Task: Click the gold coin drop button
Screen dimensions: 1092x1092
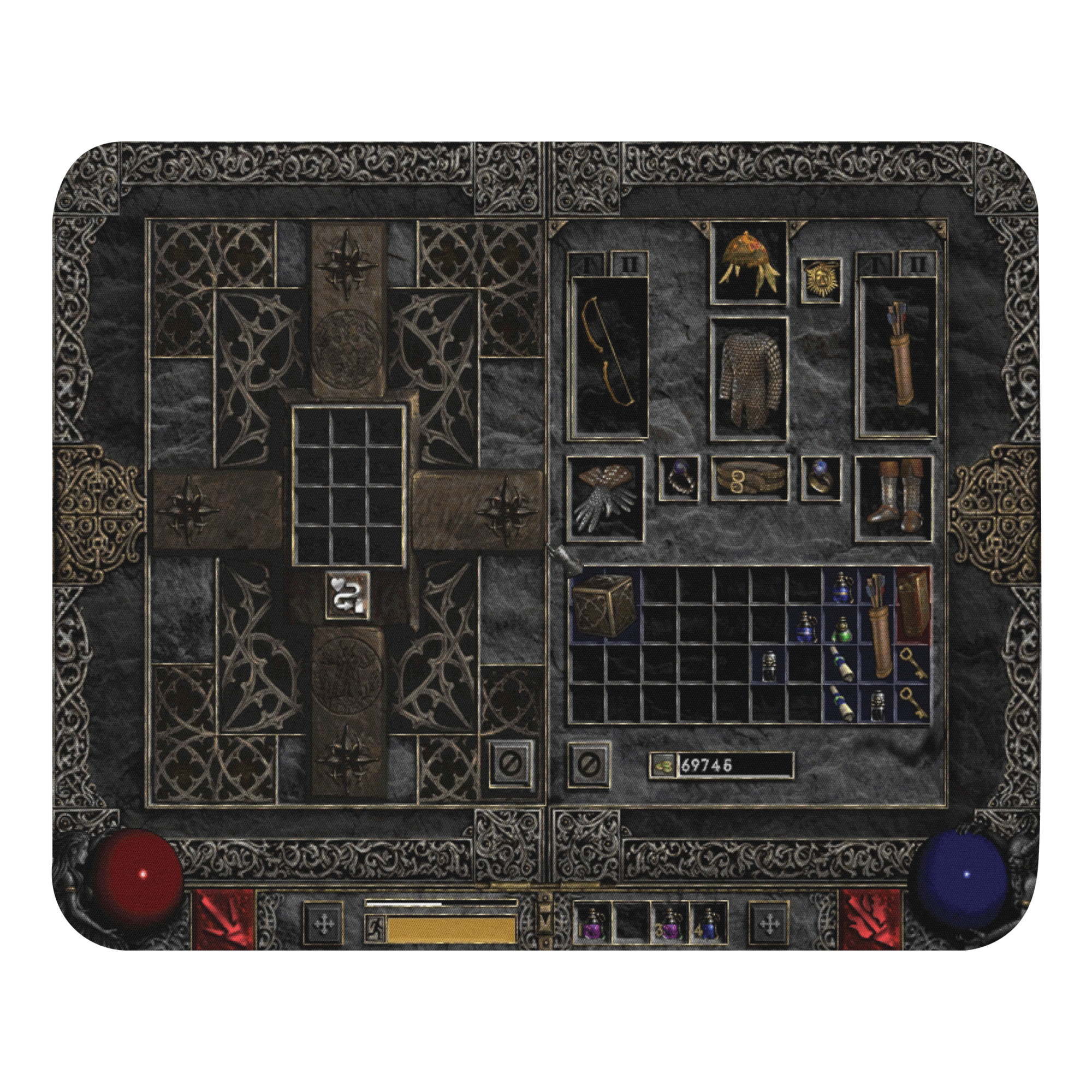Action: tap(663, 765)
